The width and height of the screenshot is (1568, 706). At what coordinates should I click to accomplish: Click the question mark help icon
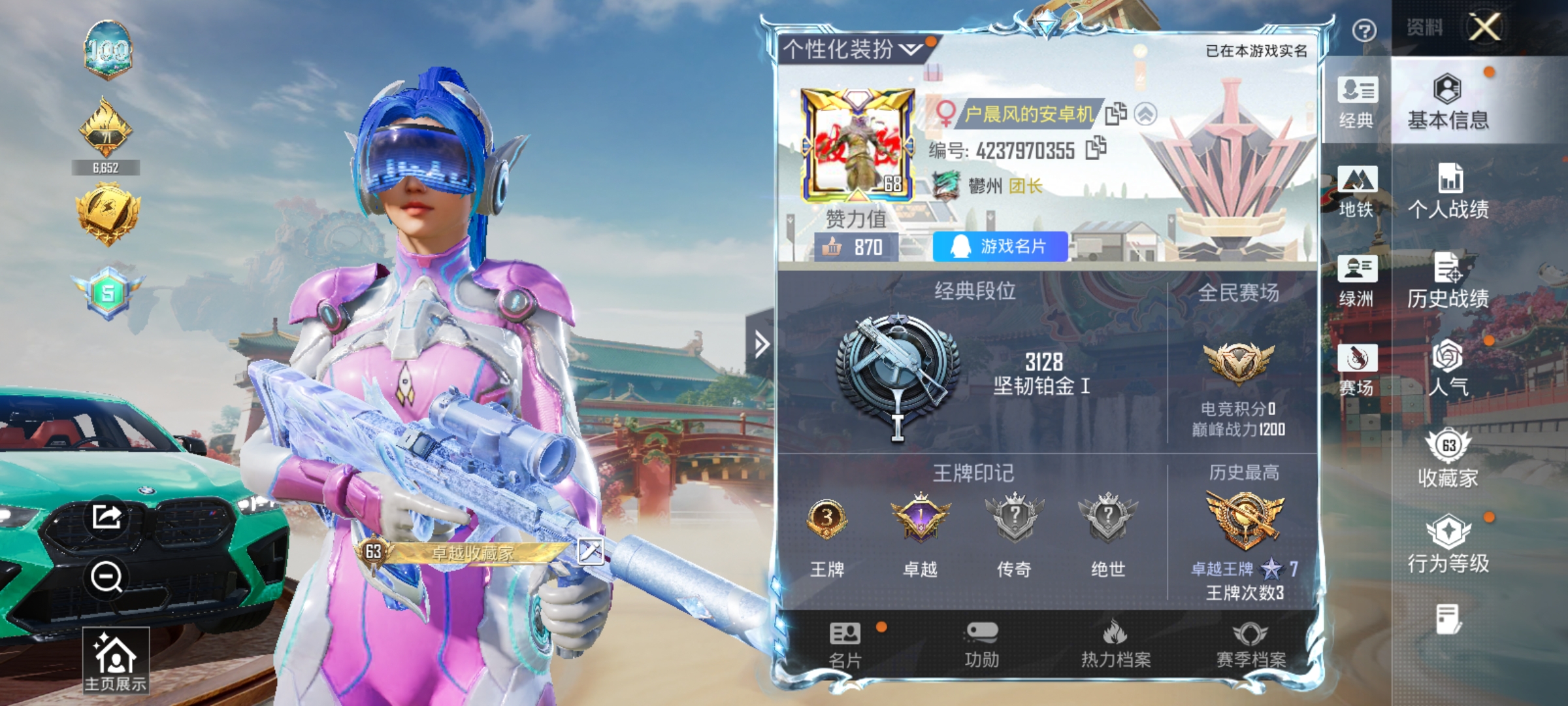(1364, 30)
